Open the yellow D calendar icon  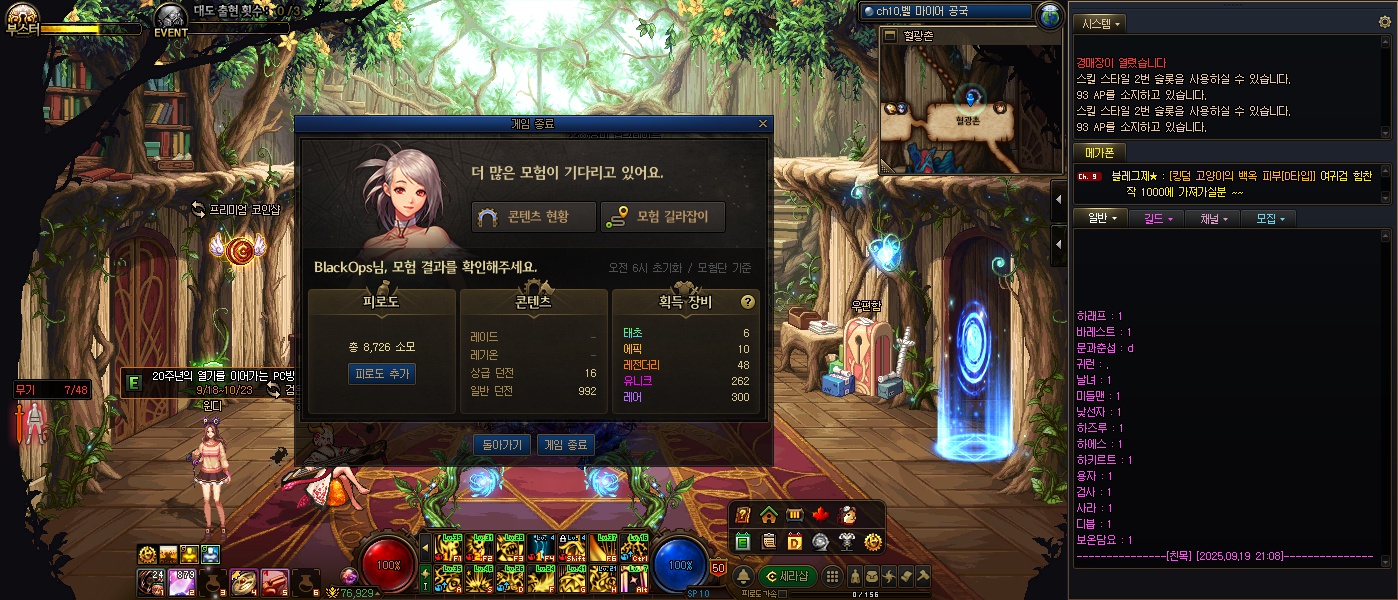pyautogui.click(x=795, y=542)
